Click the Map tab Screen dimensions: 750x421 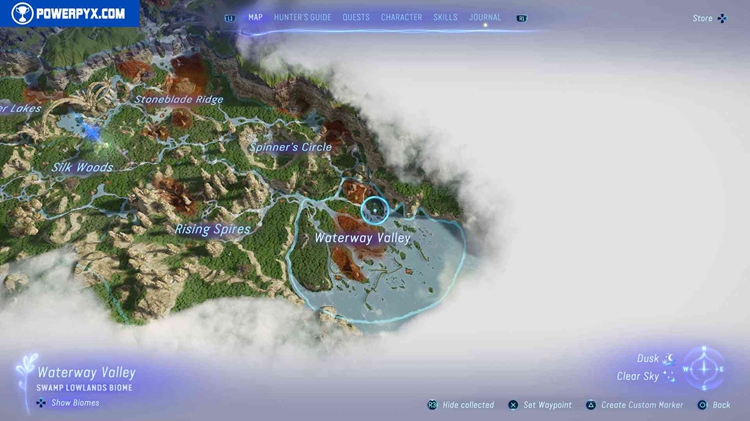(255, 17)
